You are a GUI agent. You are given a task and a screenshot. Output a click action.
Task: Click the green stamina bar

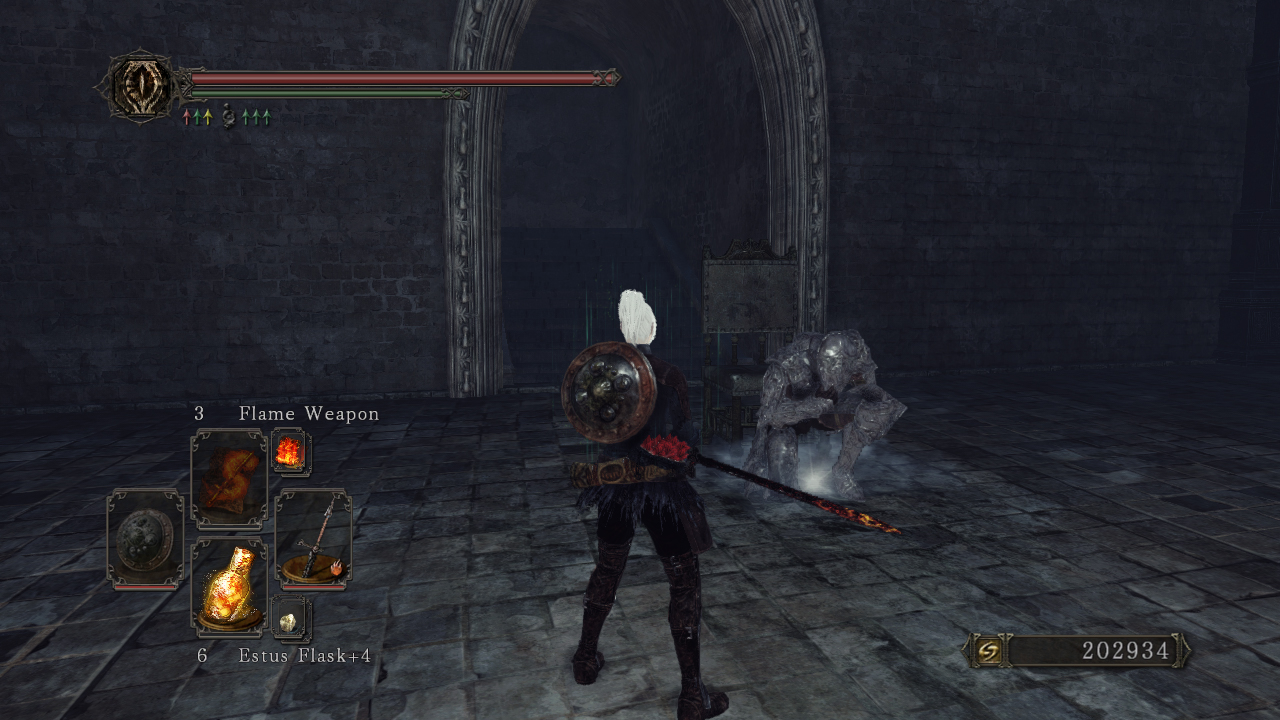[x=320, y=91]
